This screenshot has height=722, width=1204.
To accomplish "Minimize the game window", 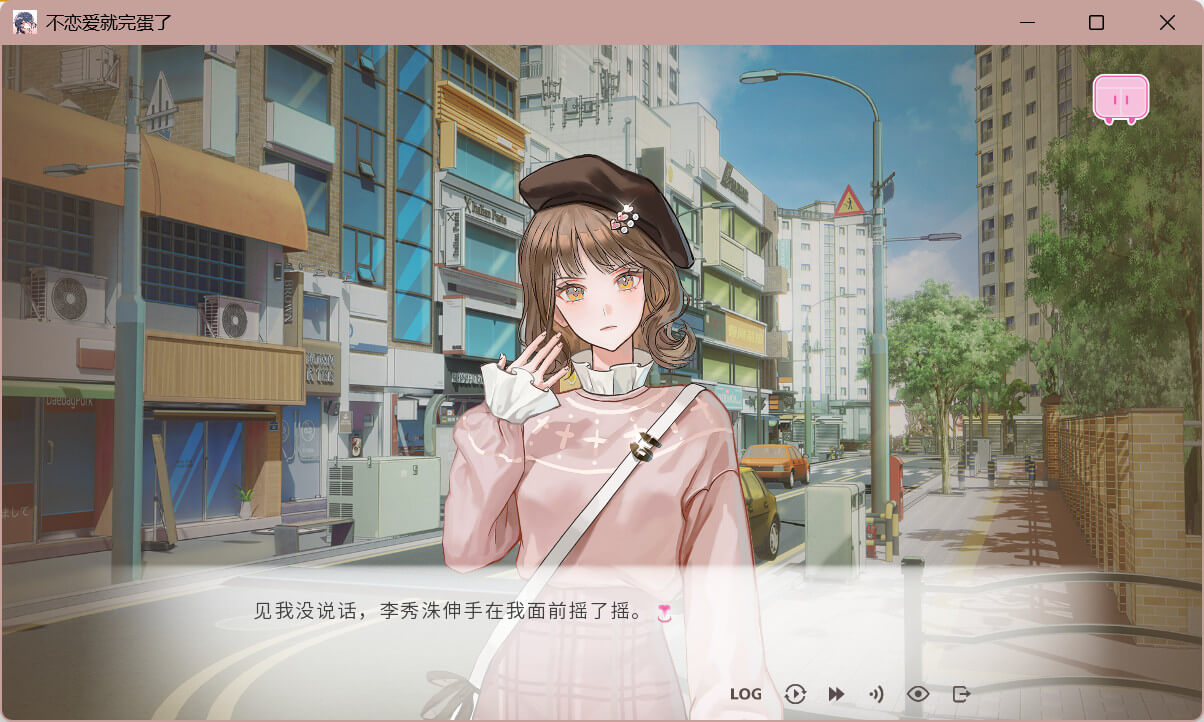I will [x=1025, y=22].
